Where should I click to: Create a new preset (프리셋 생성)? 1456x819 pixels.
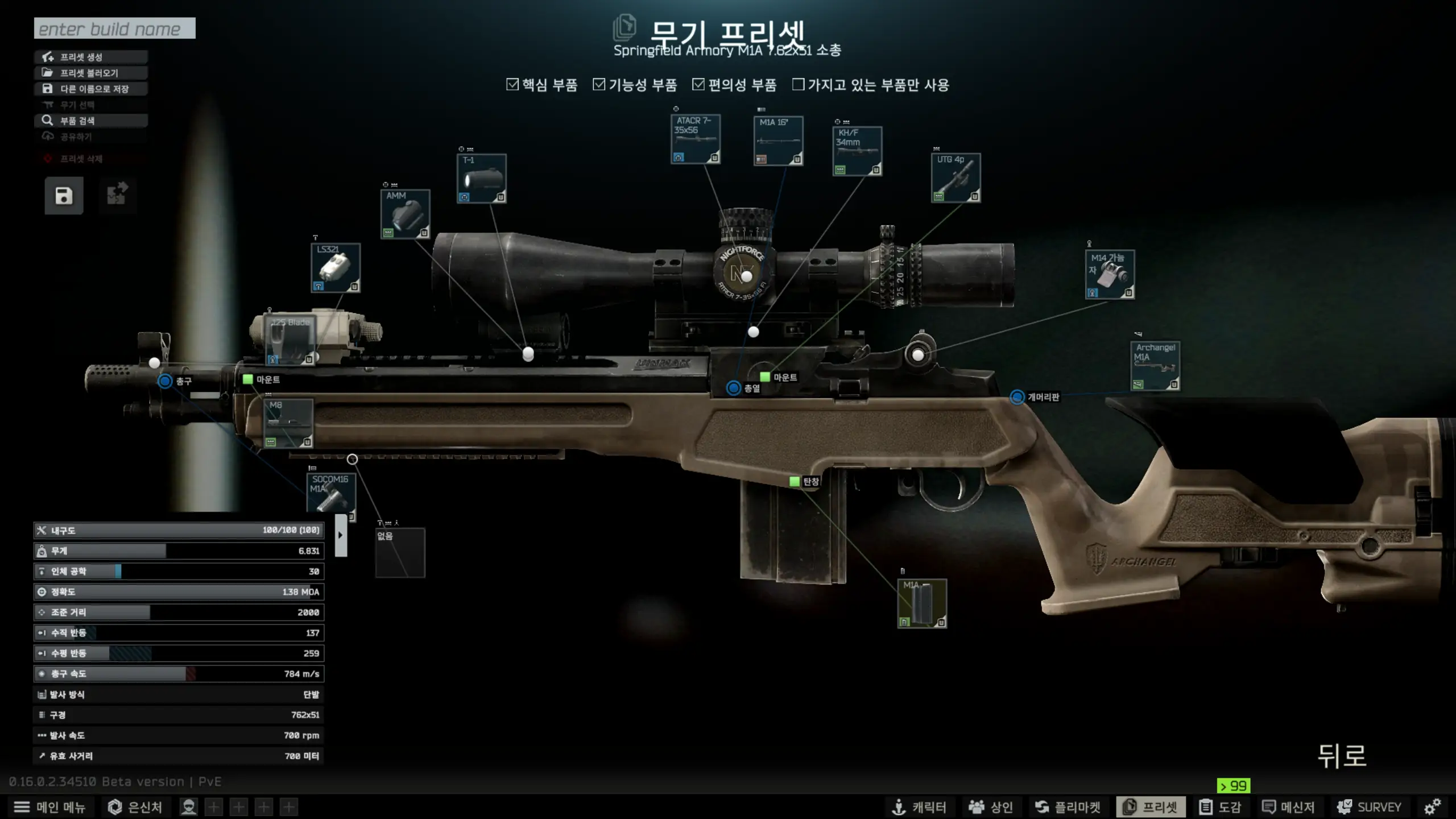91,57
